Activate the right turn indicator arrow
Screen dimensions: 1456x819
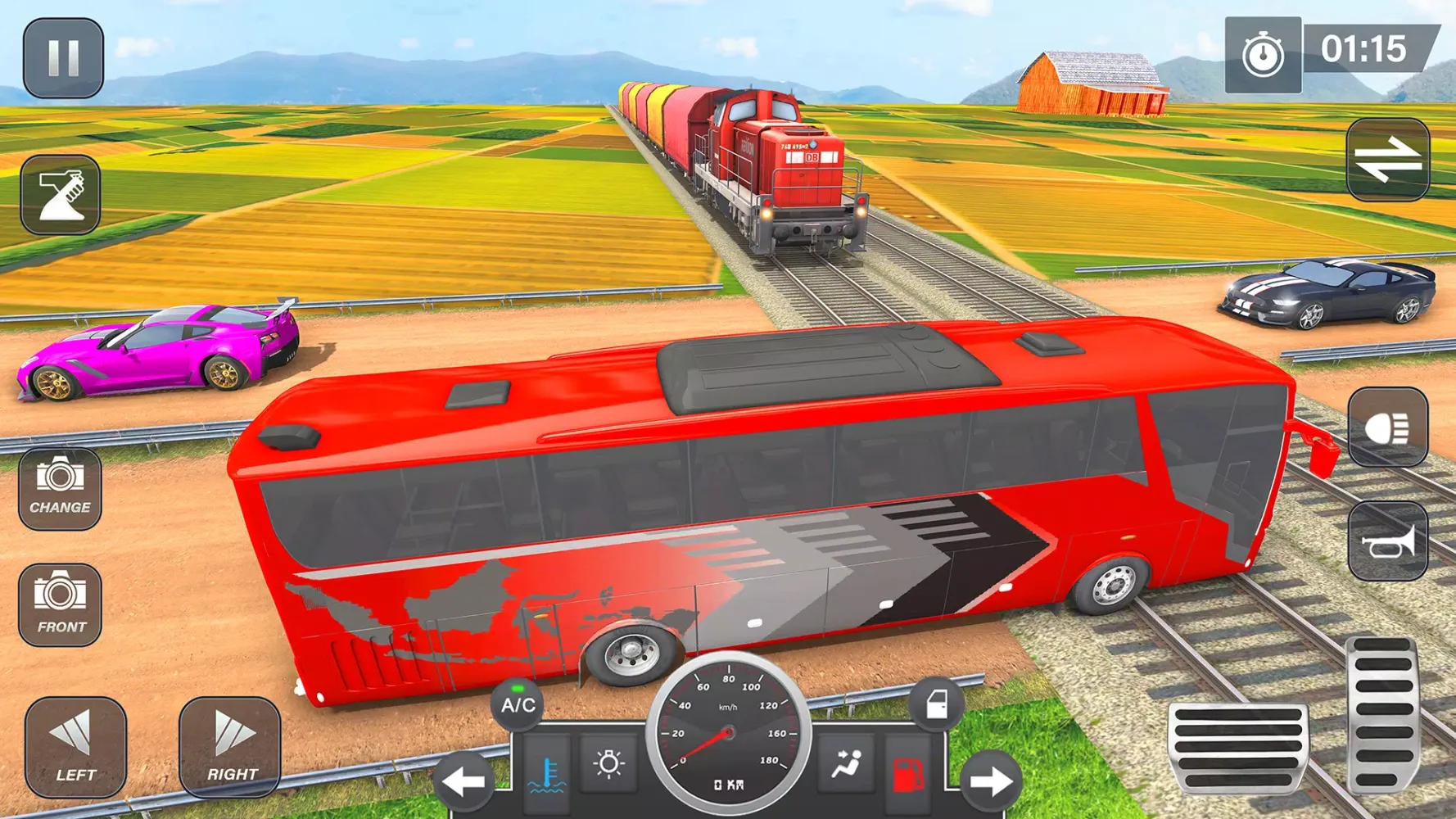click(x=991, y=781)
